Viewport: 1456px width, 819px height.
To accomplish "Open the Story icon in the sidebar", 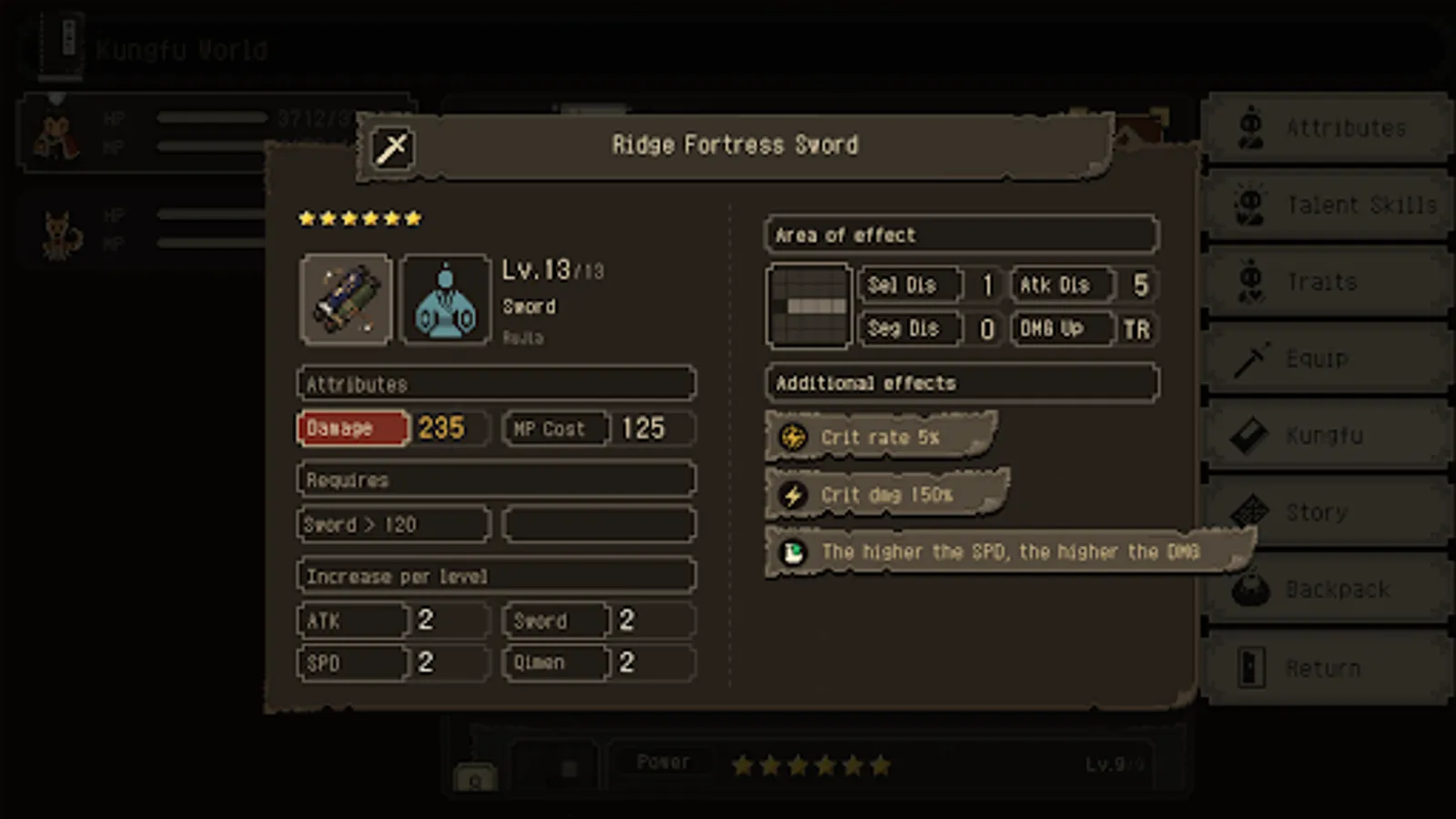I will pos(1251,511).
